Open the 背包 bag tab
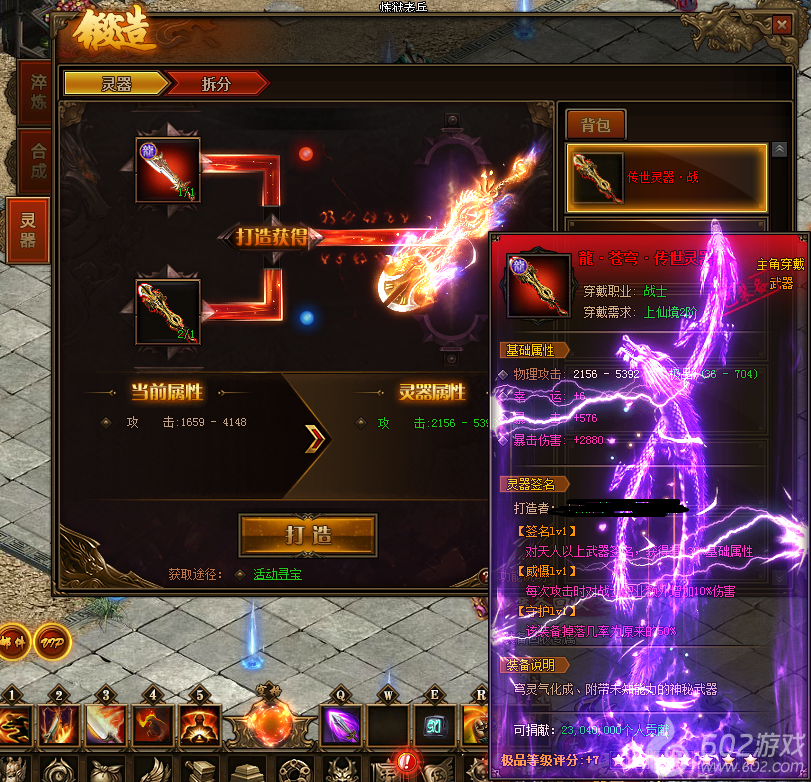This screenshot has height=782, width=811. pos(596,124)
